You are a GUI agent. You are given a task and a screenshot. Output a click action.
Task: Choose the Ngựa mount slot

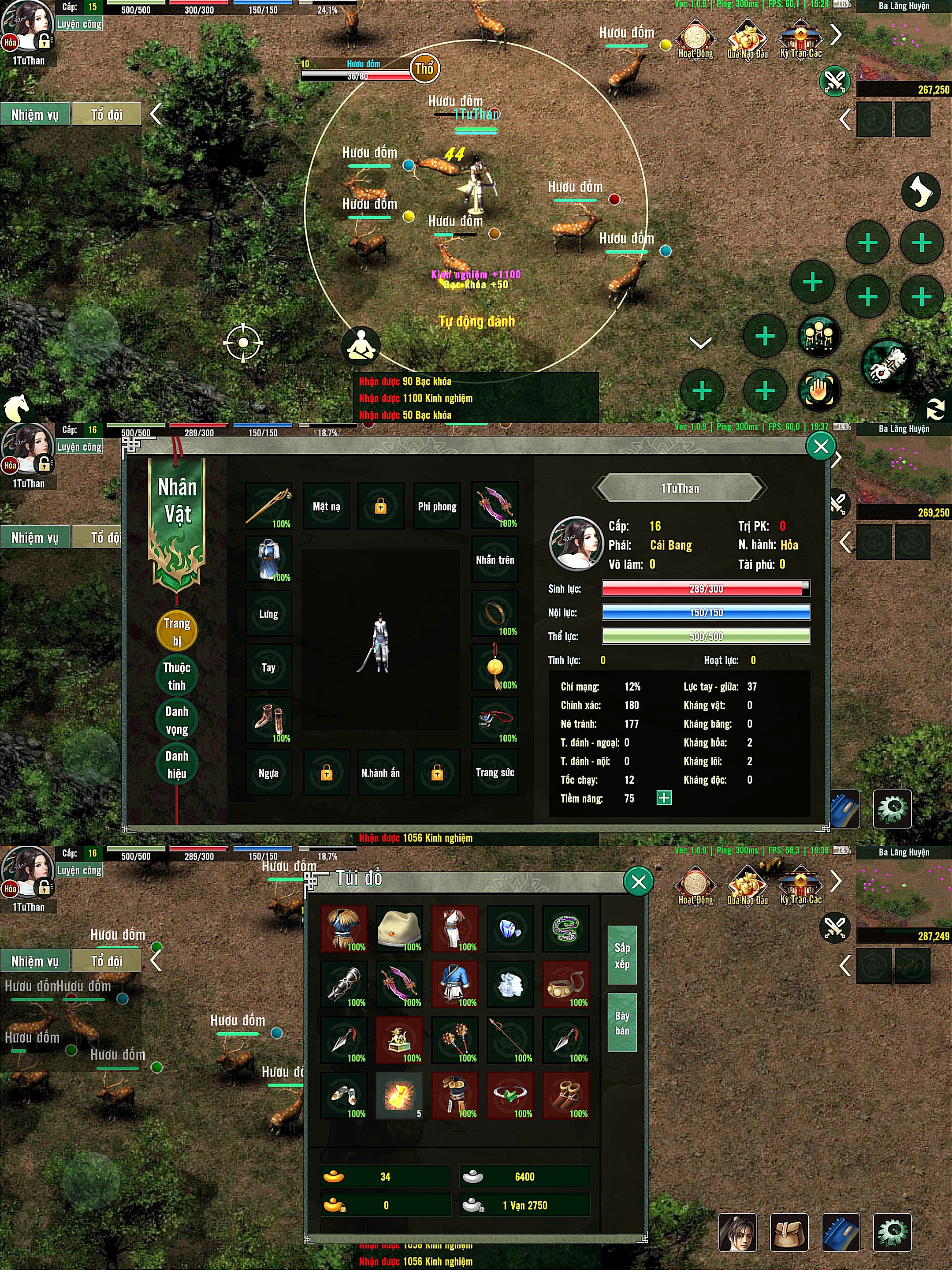[268, 773]
